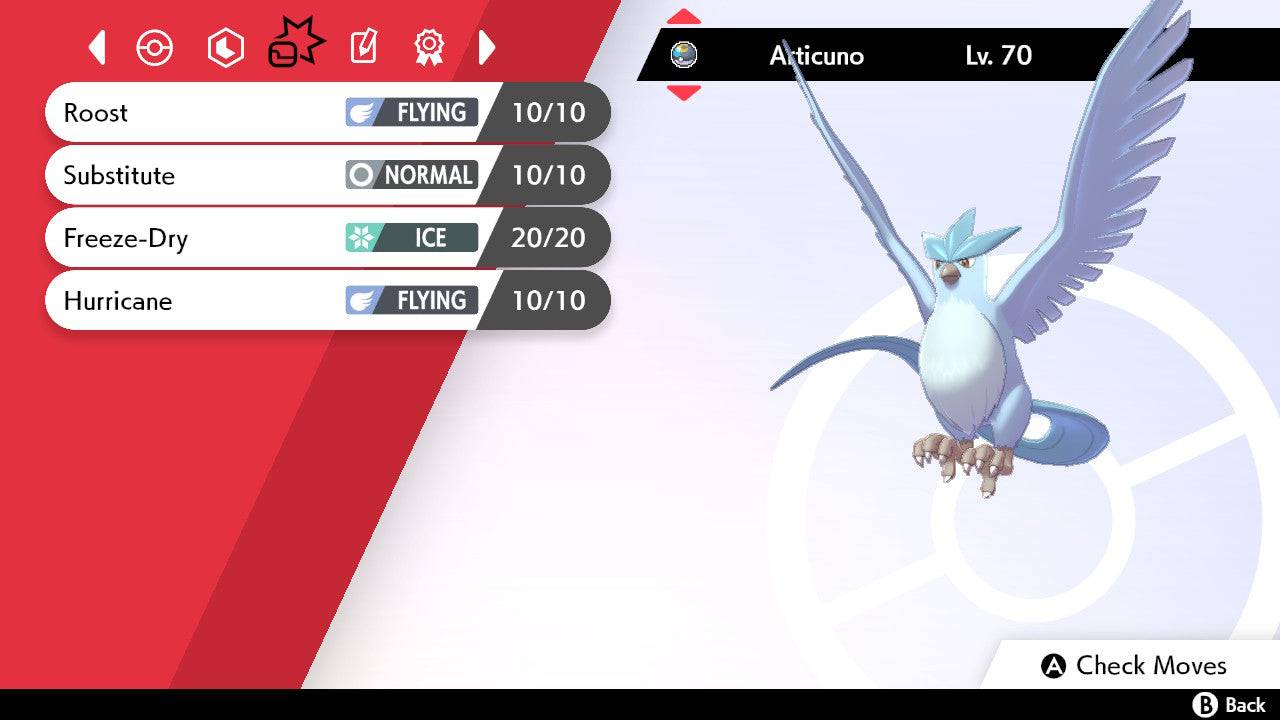Open the memo notepad tab icon
Viewport: 1280px width, 720px height.
click(363, 46)
